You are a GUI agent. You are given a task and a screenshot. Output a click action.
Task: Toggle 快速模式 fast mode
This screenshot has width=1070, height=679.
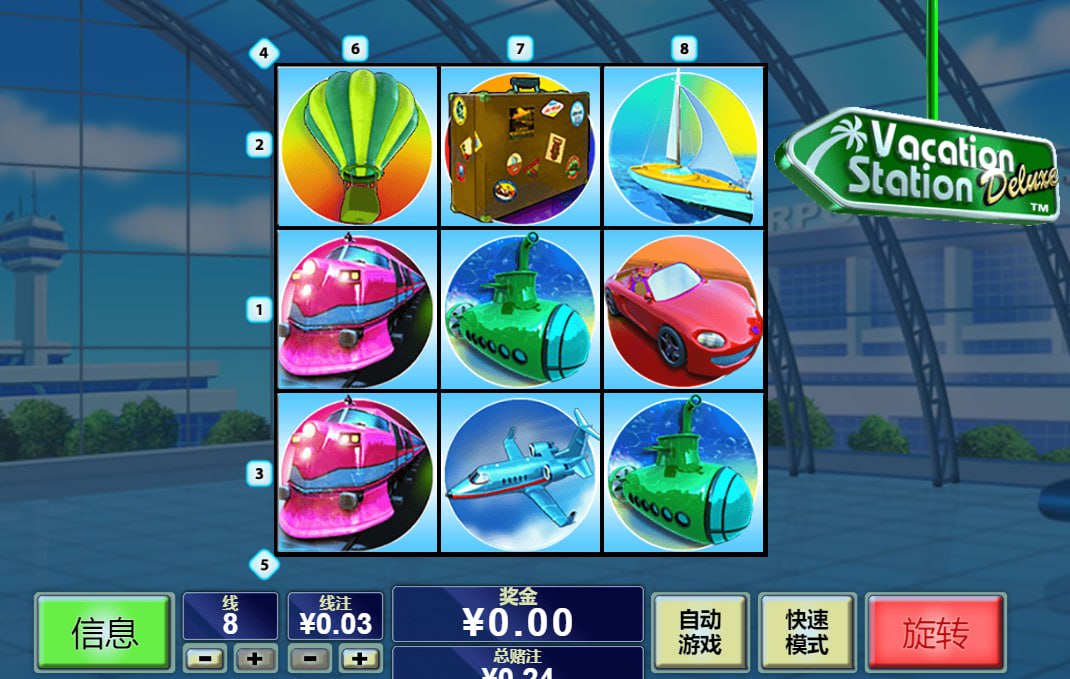pos(806,632)
